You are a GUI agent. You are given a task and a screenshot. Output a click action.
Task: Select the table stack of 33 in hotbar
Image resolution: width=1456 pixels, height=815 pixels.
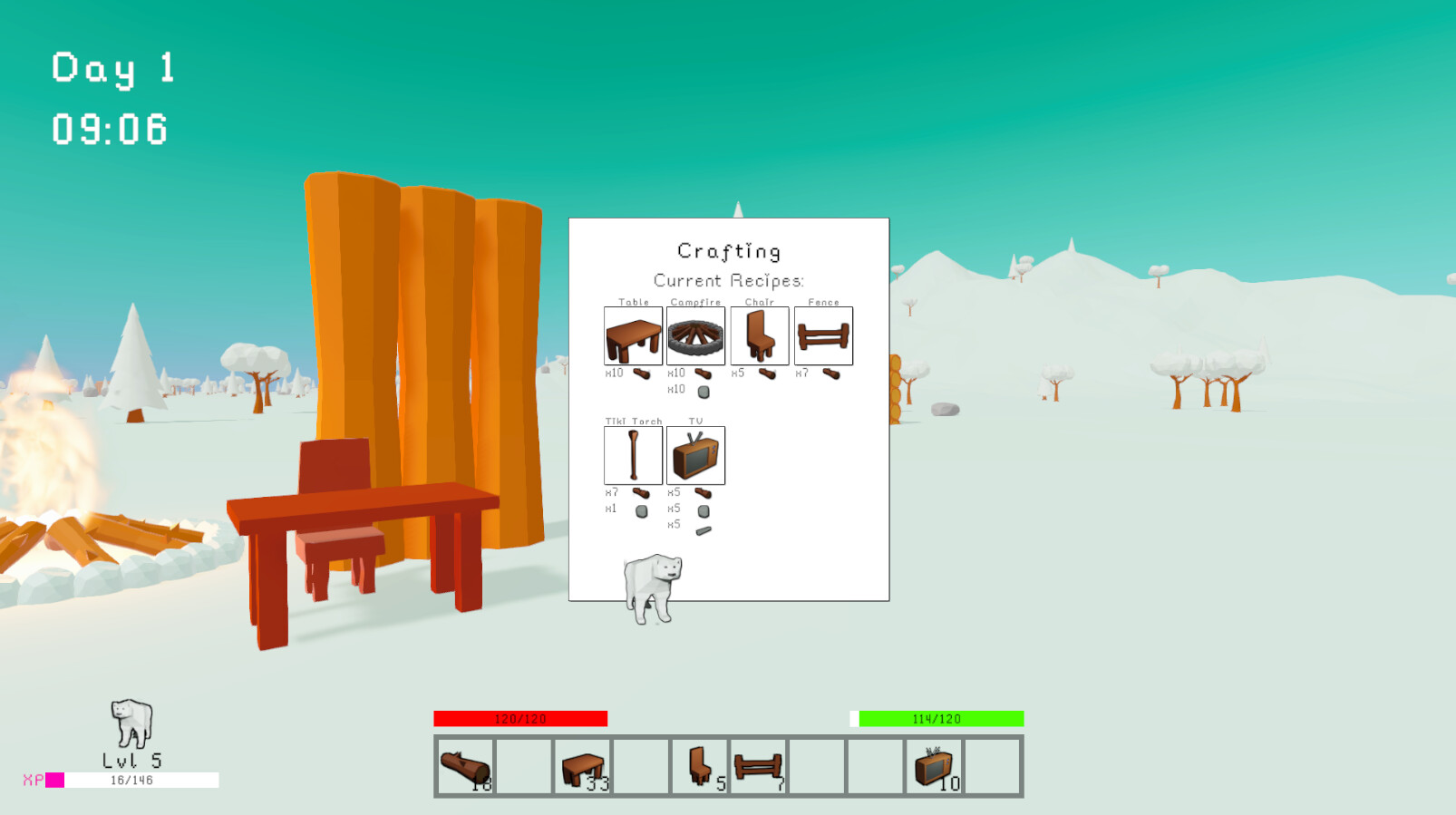(581, 765)
